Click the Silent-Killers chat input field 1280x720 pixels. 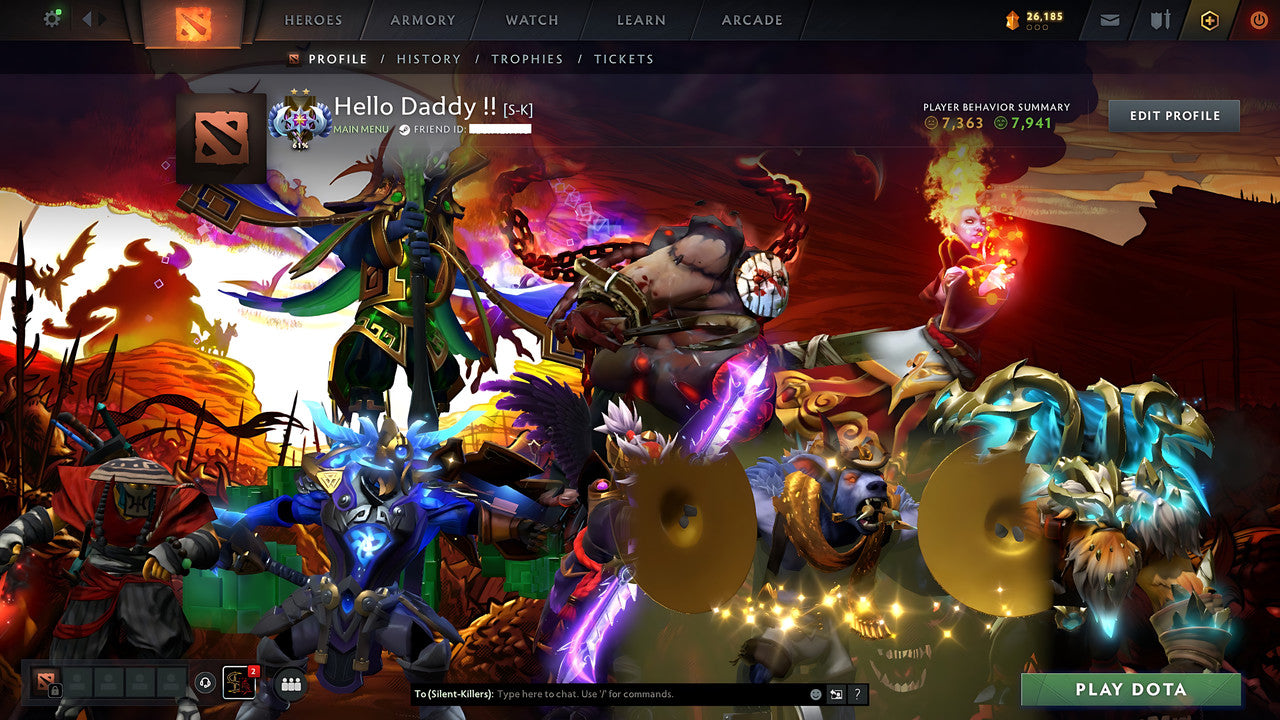pyautogui.click(x=600, y=692)
